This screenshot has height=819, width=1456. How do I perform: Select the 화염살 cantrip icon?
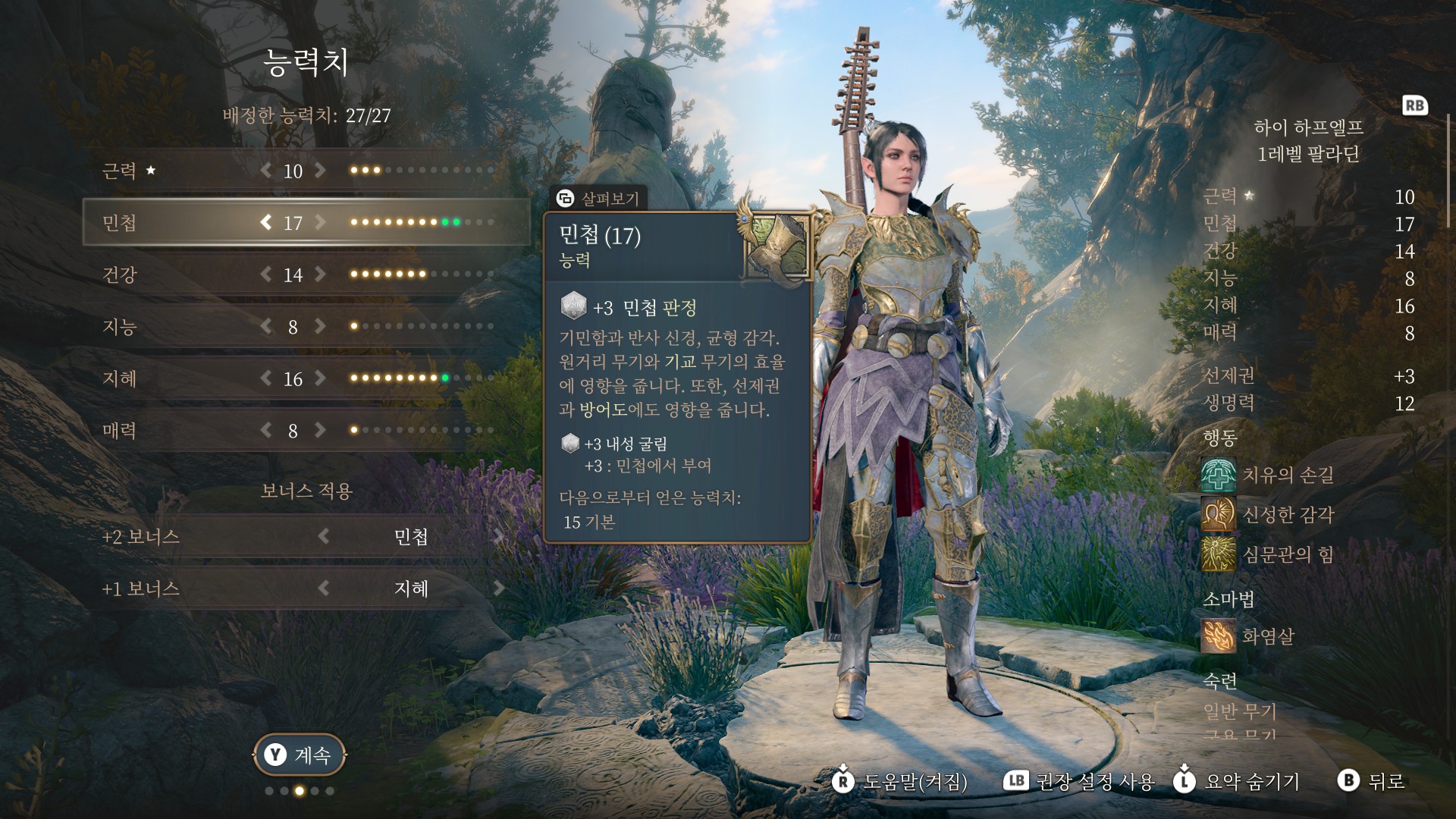tap(1218, 635)
